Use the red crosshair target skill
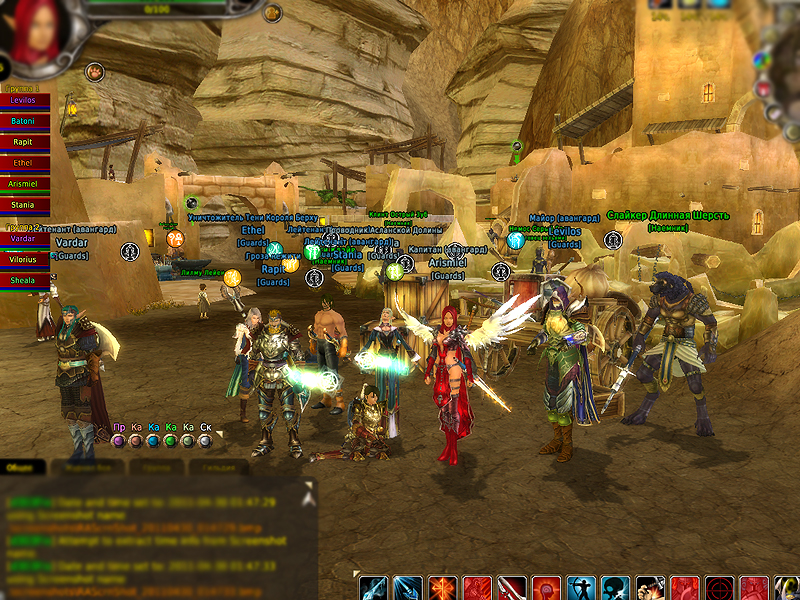800x600 pixels. pos(719,588)
